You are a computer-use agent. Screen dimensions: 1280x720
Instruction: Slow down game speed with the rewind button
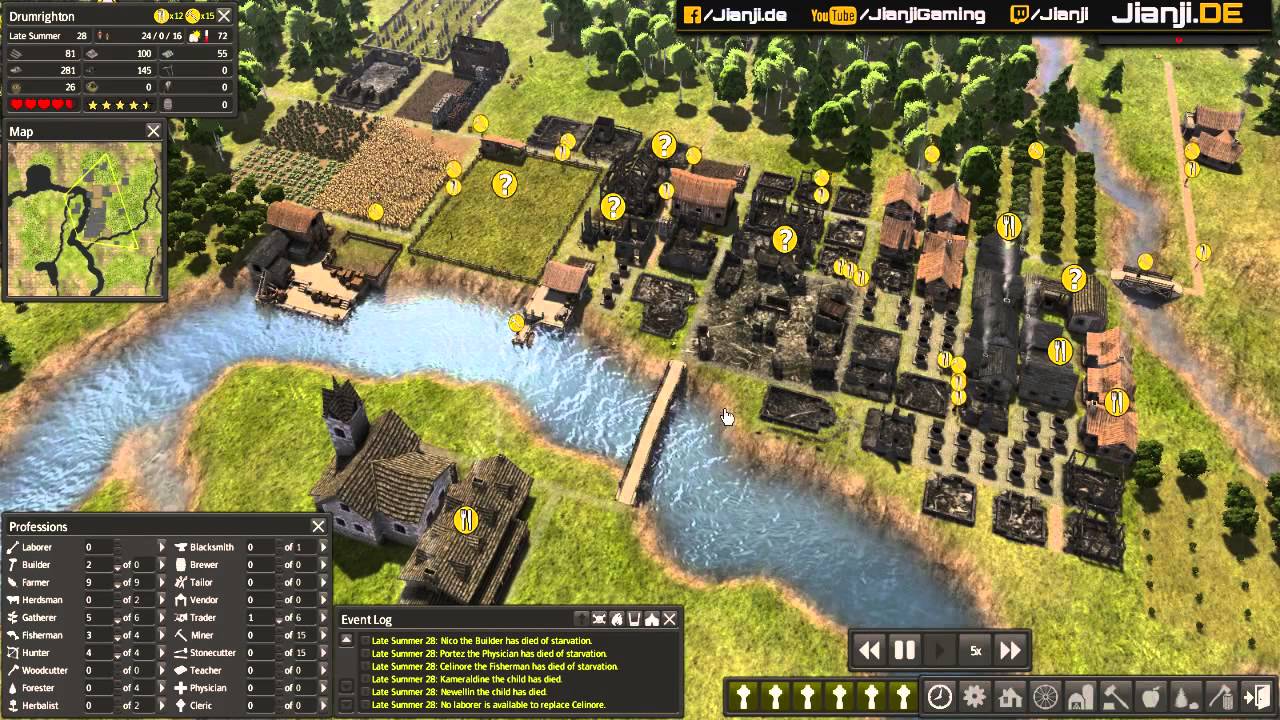(870, 651)
